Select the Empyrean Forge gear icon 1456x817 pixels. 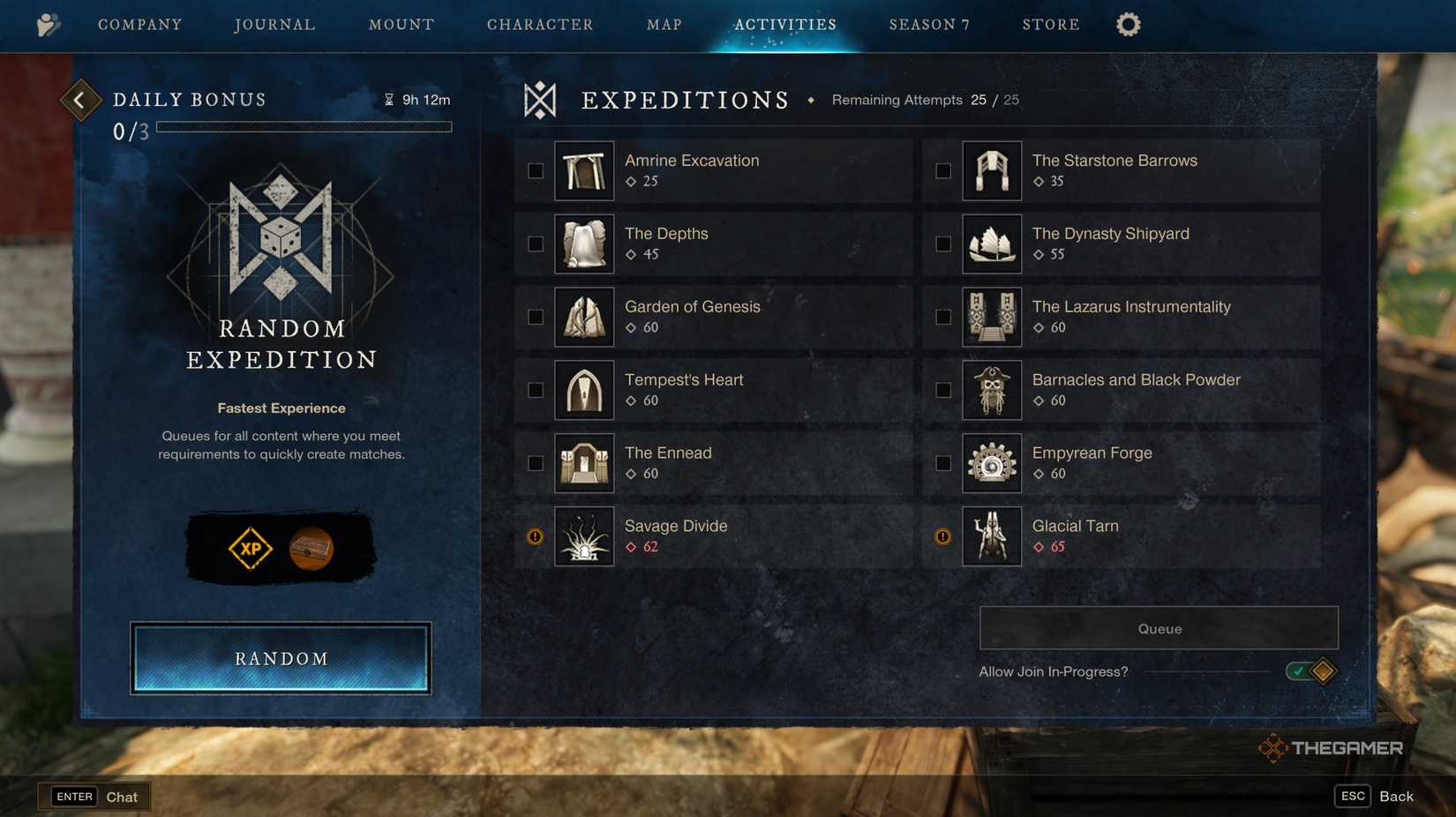[992, 462]
